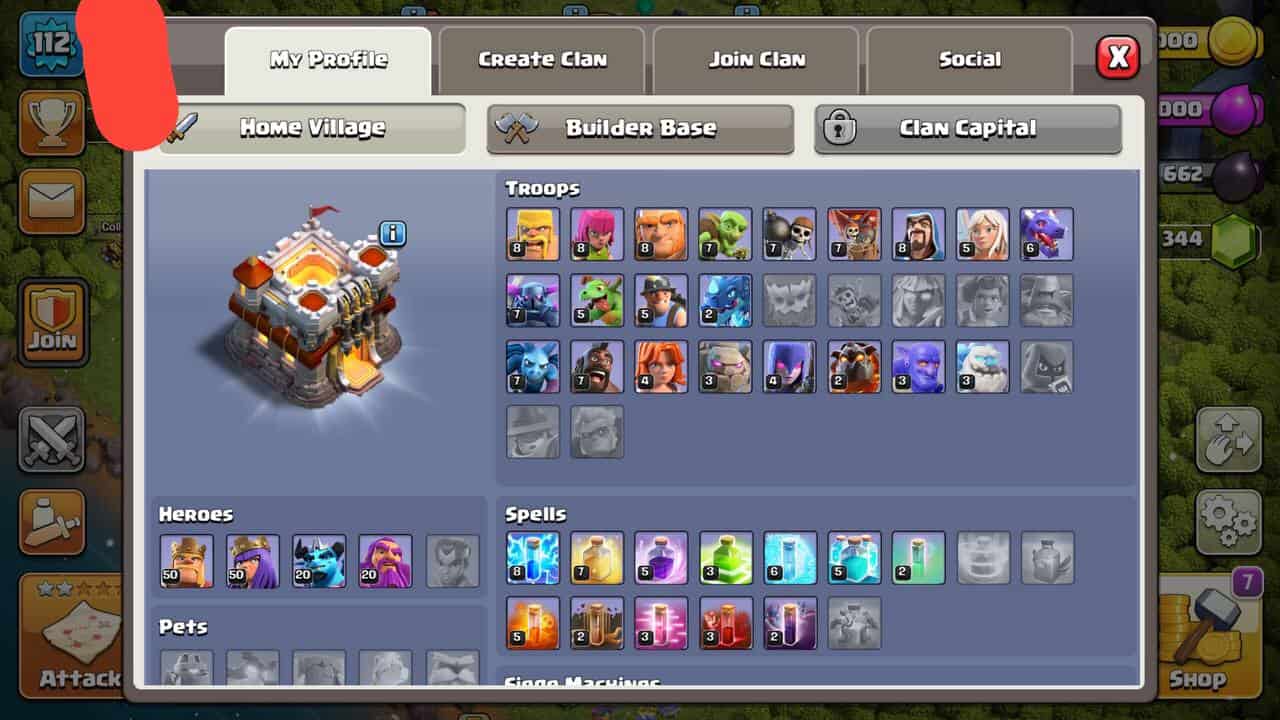Click the Barbarian King hero portrait
Viewport: 1280px width, 720px height.
click(x=186, y=560)
